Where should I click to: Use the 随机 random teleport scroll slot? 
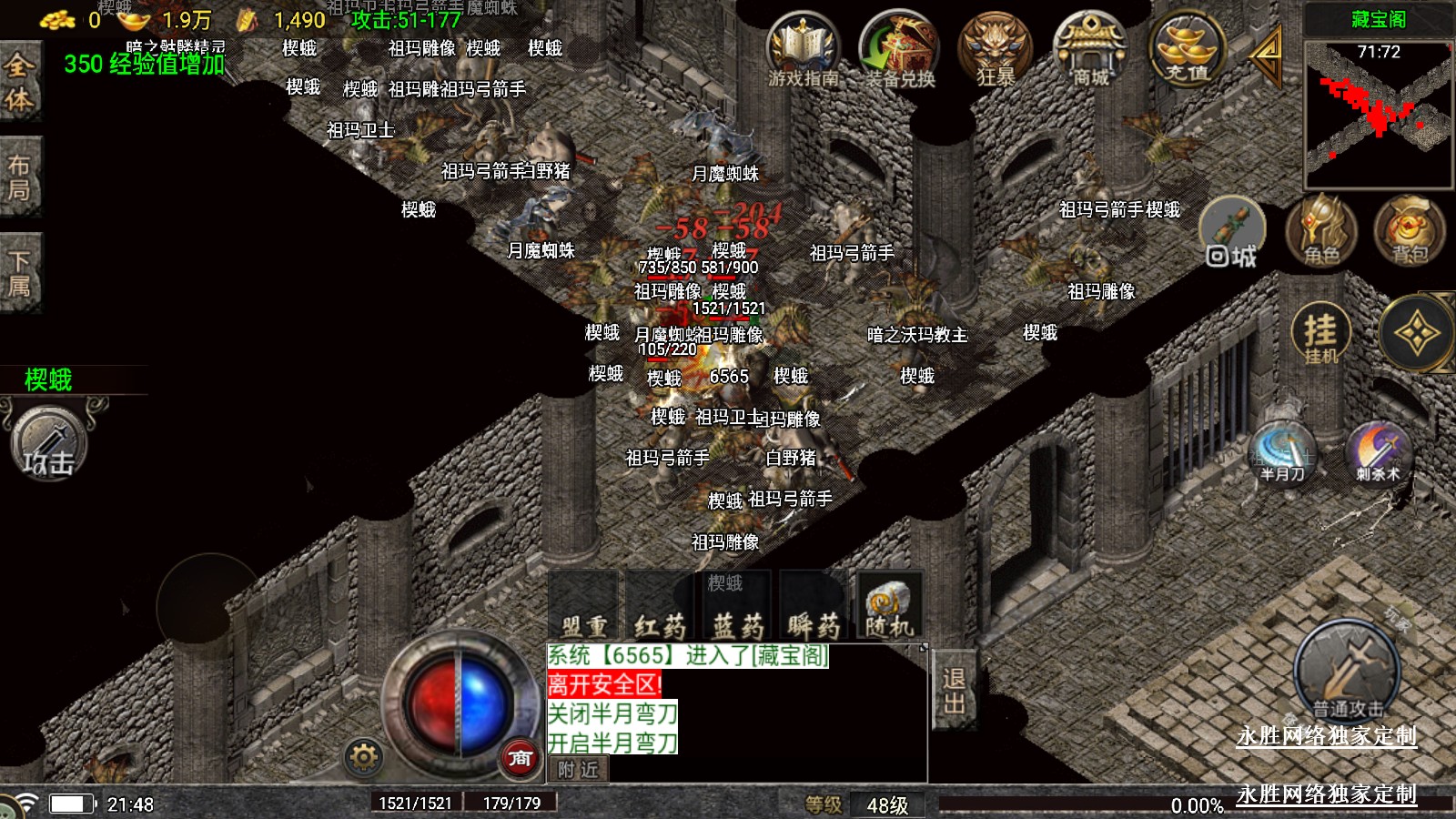(x=889, y=605)
